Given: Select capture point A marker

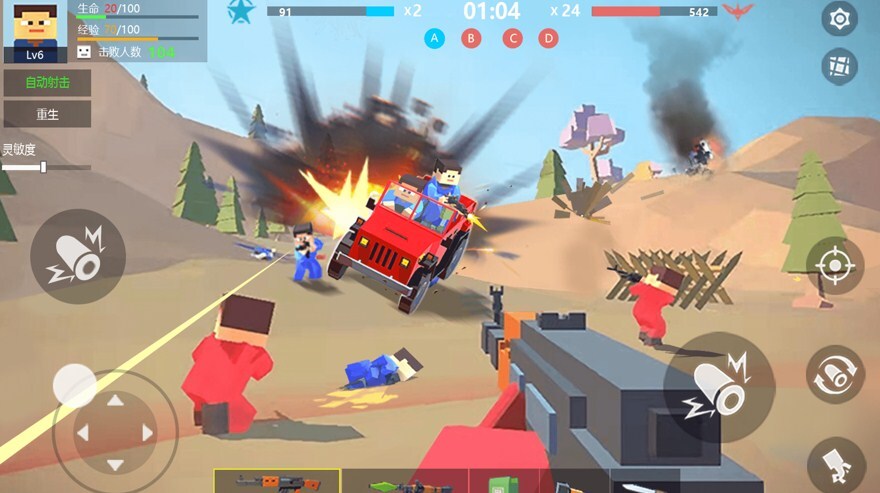Looking at the screenshot, I should (434, 39).
